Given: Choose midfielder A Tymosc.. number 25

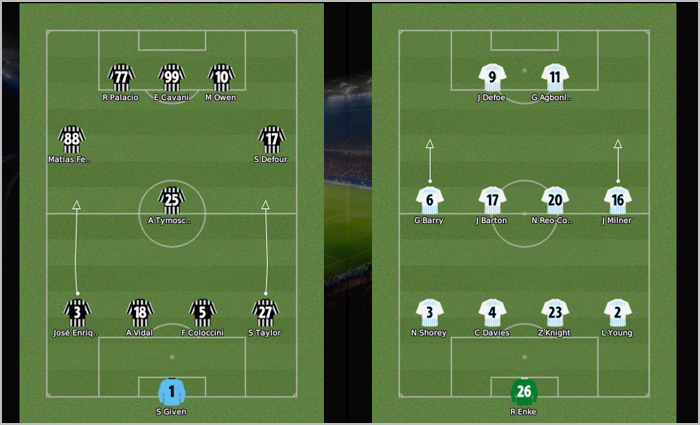Looking at the screenshot, I should [x=172, y=200].
